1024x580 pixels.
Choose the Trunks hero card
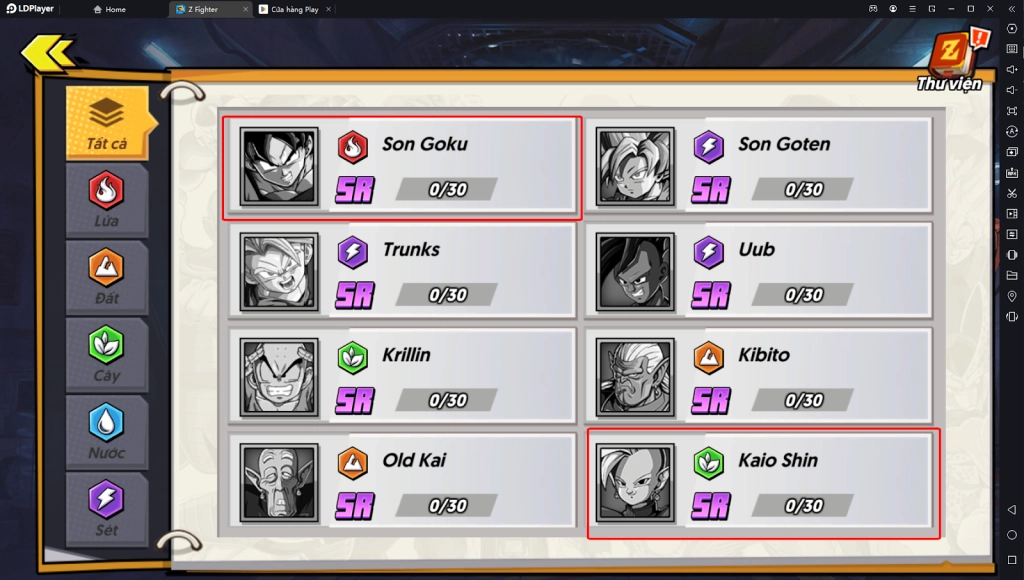click(x=401, y=272)
